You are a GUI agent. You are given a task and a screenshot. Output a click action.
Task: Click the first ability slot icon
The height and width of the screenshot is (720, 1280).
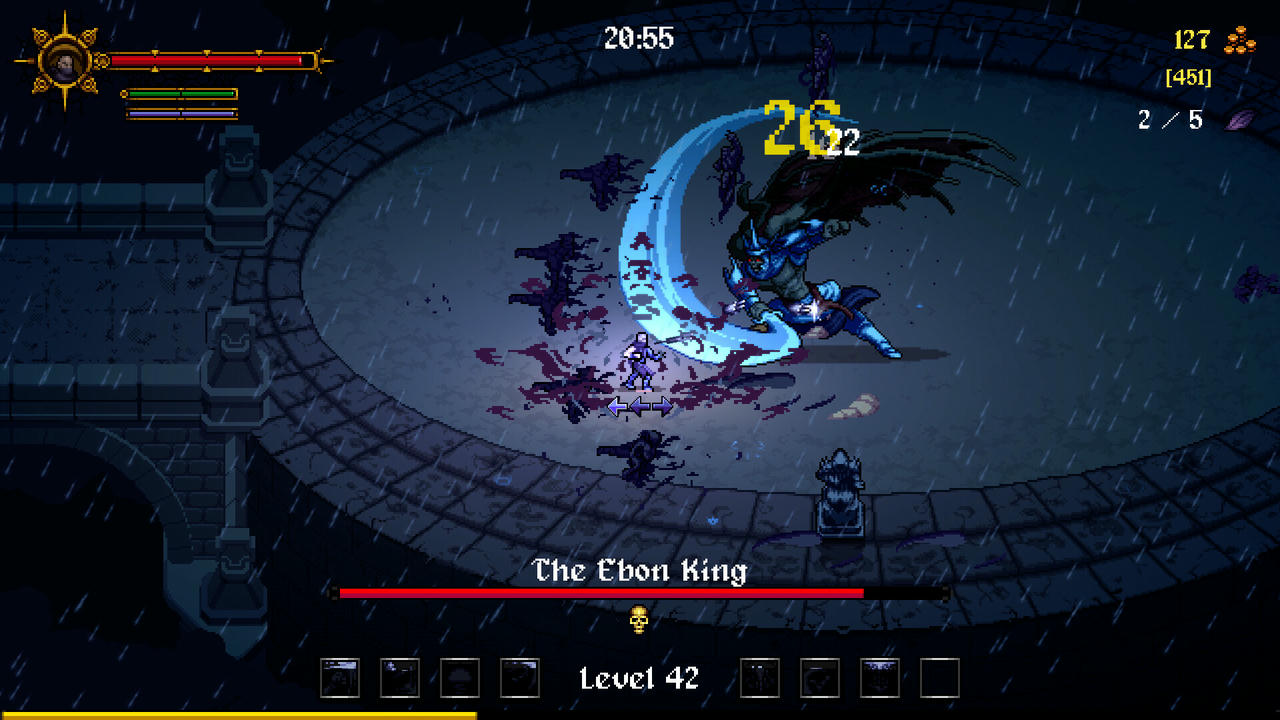(338, 677)
